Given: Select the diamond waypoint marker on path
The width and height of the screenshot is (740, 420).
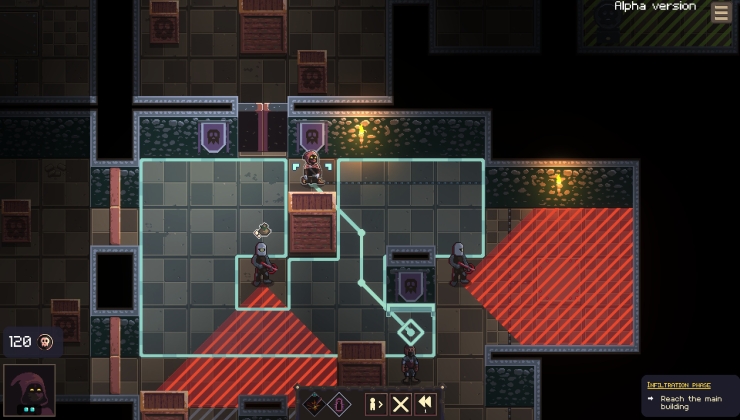Looking at the screenshot, I should coord(409,332).
